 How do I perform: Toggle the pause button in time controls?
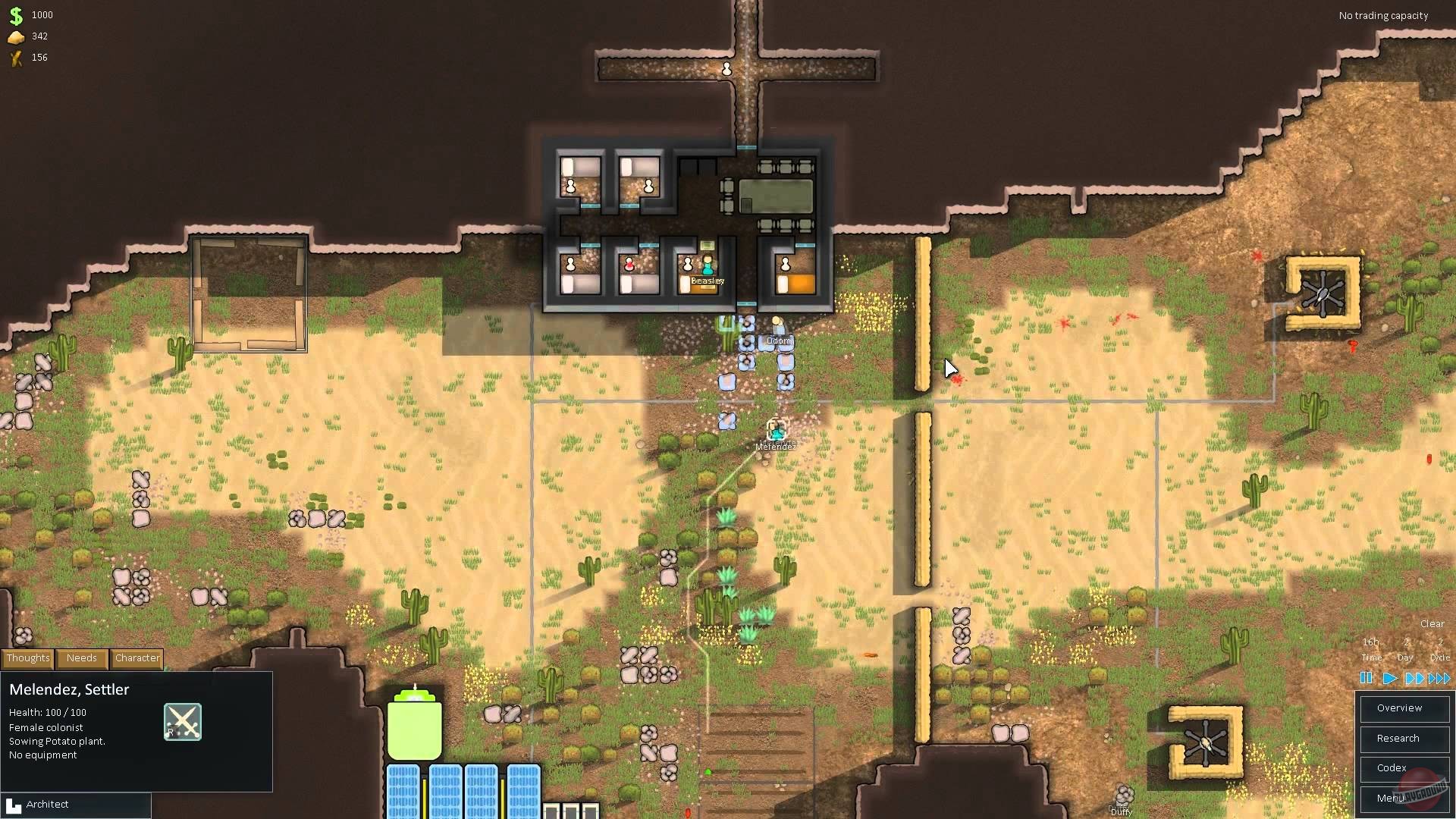(1366, 679)
